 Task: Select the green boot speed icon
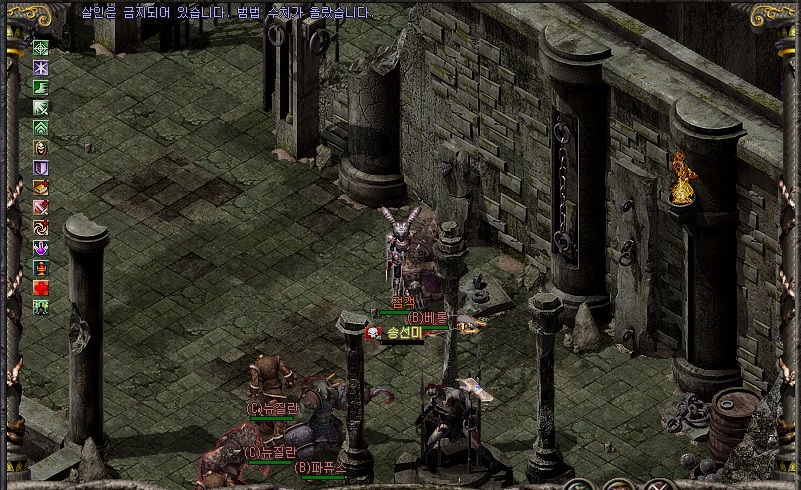[x=41, y=87]
